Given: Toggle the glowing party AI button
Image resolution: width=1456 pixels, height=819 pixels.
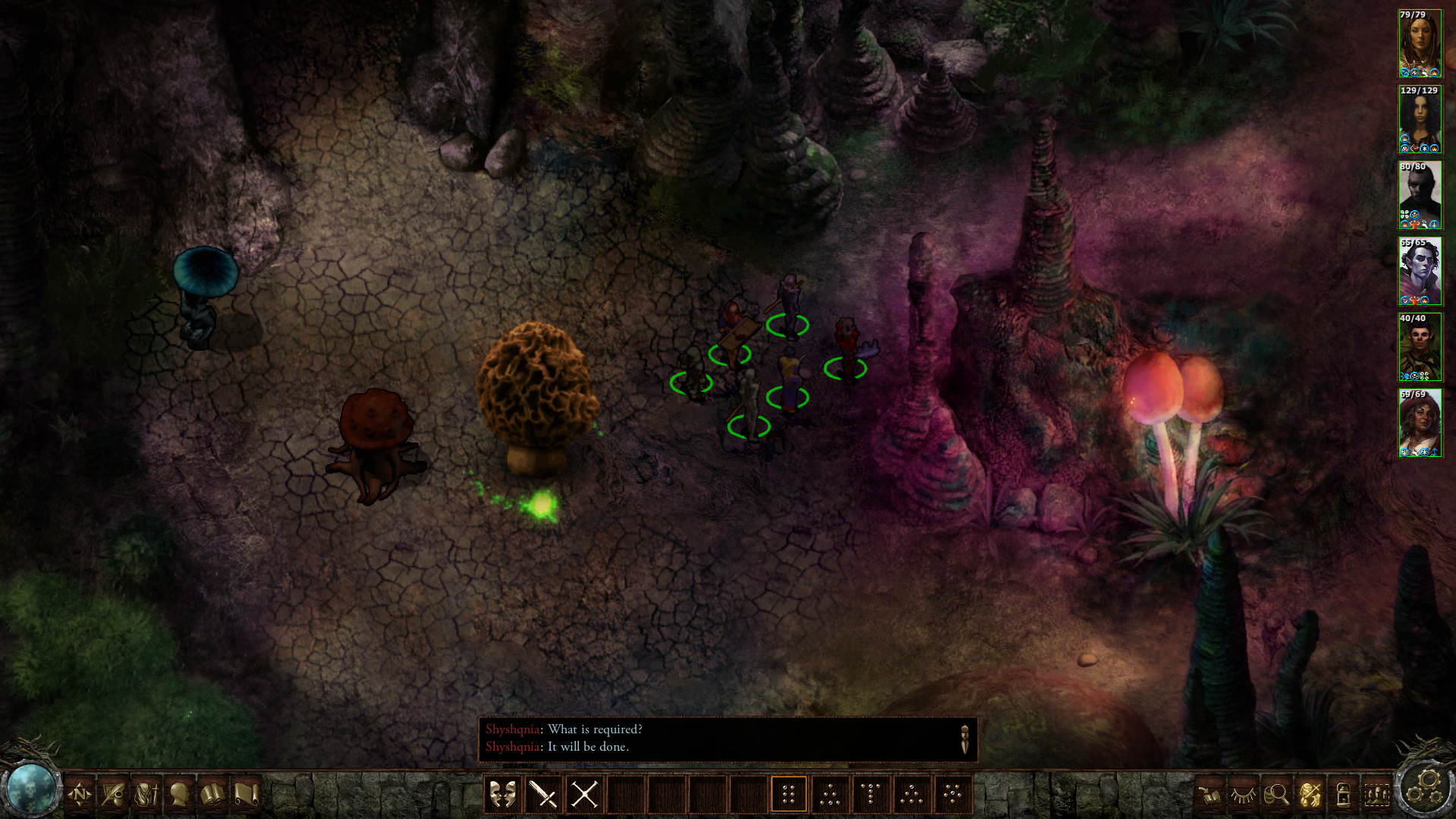Looking at the screenshot, I should tap(1310, 795).
